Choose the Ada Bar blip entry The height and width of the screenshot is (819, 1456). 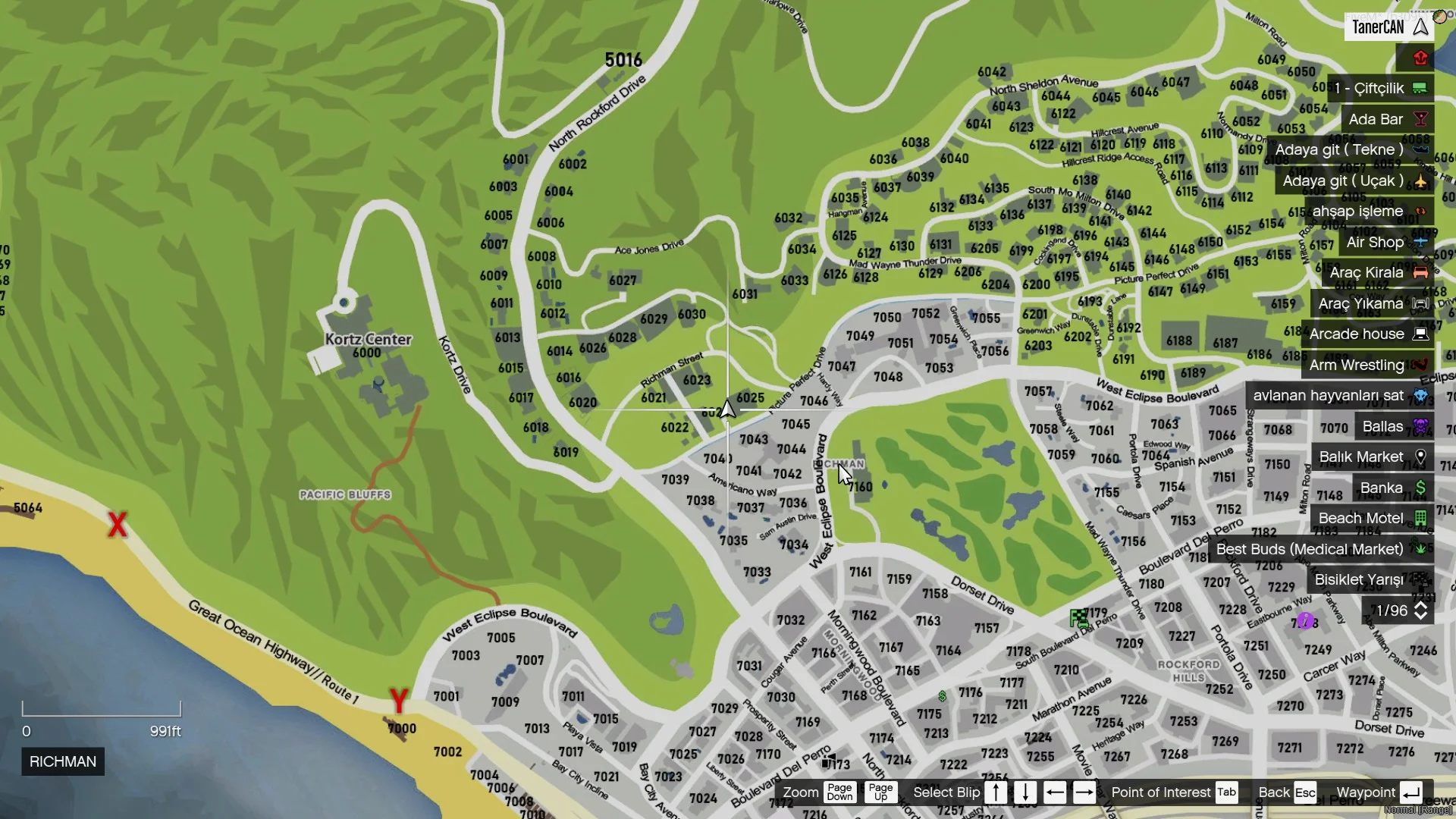coord(1386,119)
